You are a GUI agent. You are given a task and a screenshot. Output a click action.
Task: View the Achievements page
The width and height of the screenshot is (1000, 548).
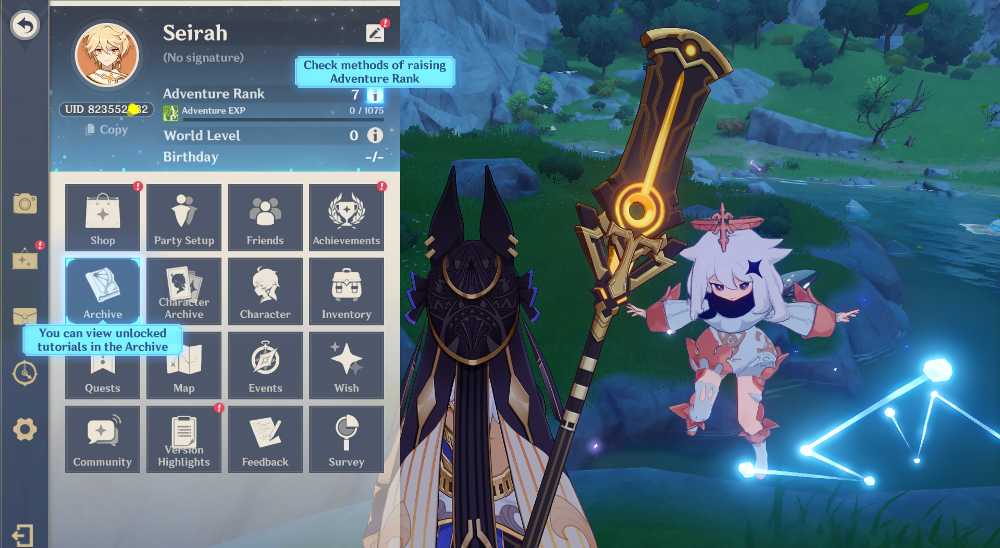click(x=346, y=217)
